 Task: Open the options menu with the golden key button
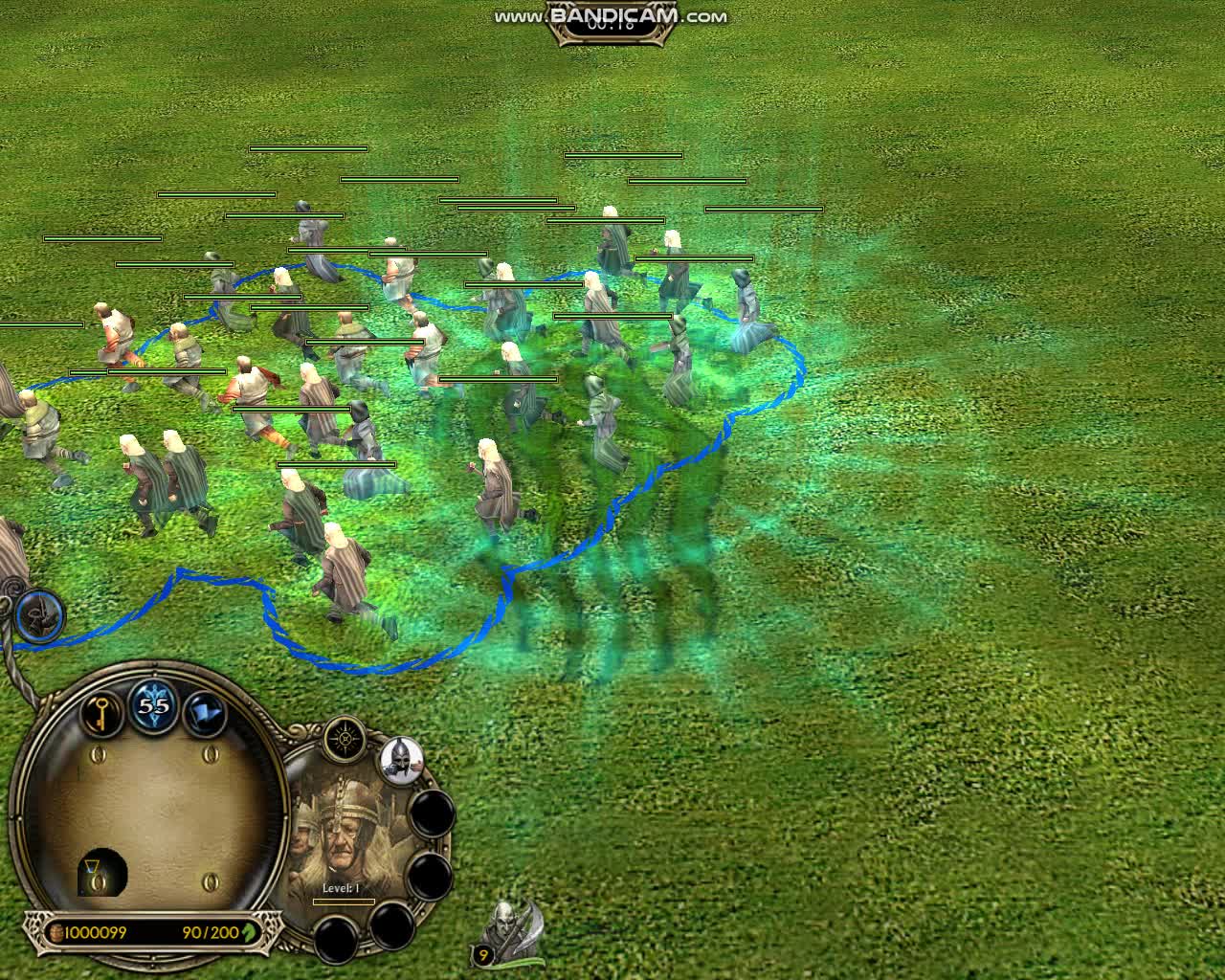(100, 713)
